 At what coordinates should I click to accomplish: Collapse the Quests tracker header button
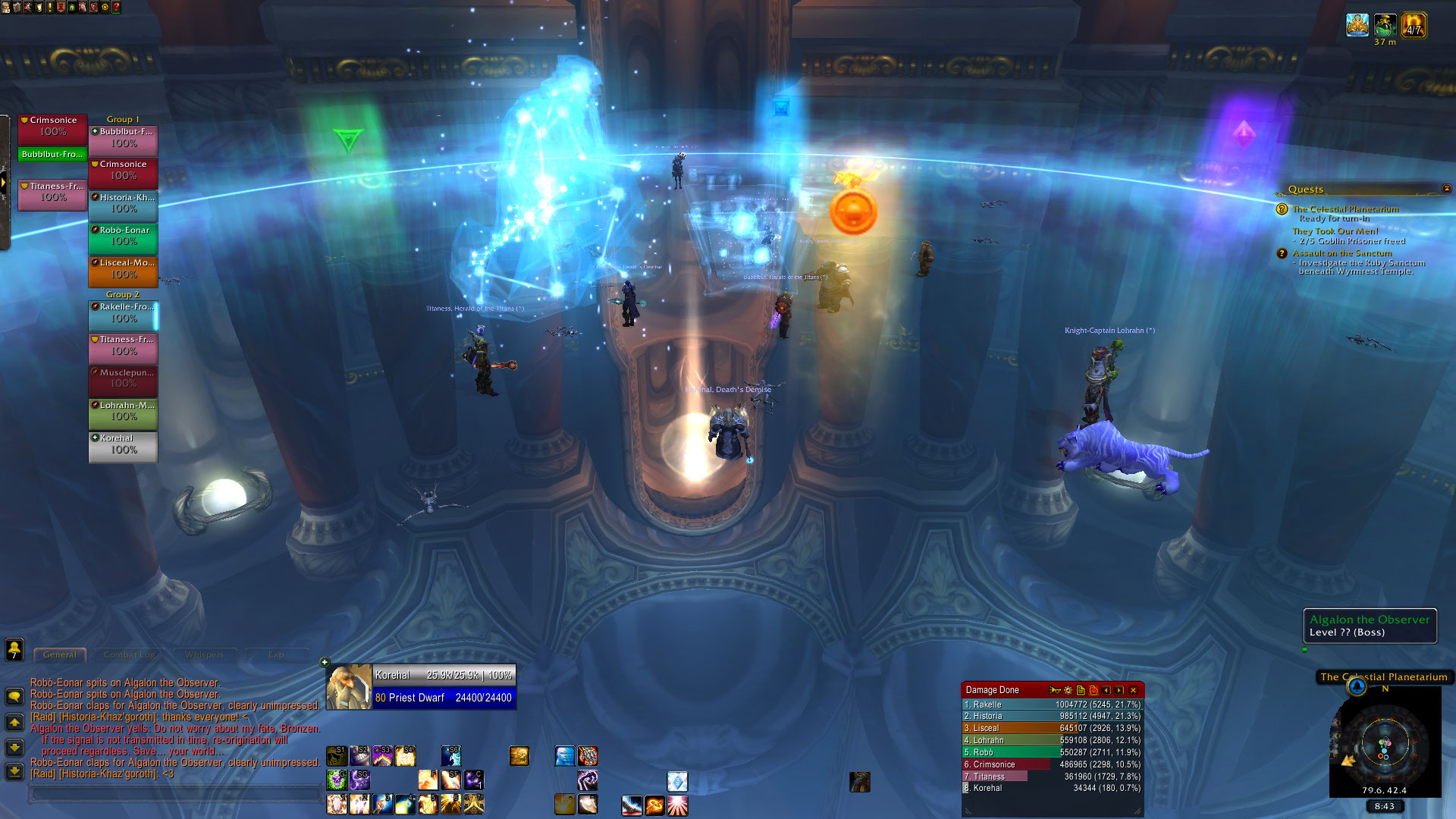pos(1446,189)
